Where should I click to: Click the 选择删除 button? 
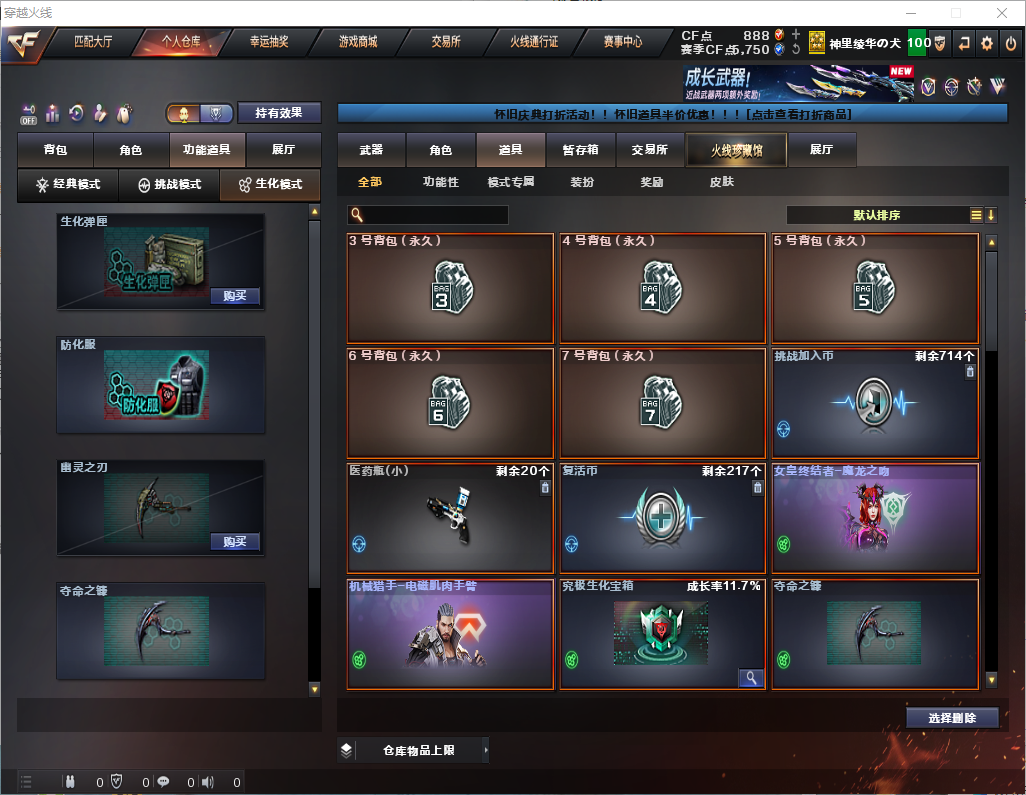pyautogui.click(x=952, y=718)
